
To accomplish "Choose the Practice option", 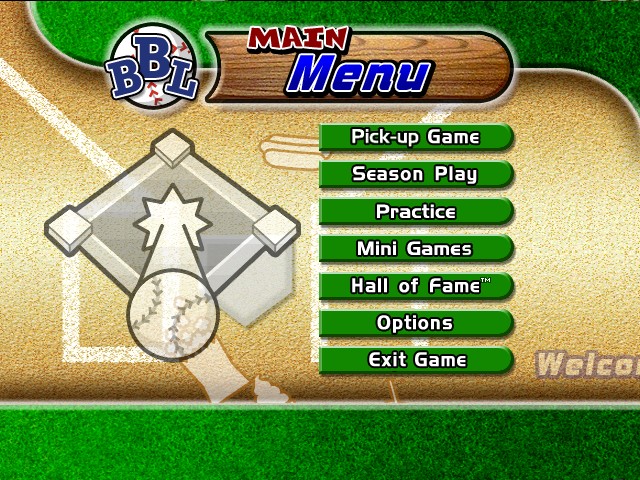I will point(416,211).
